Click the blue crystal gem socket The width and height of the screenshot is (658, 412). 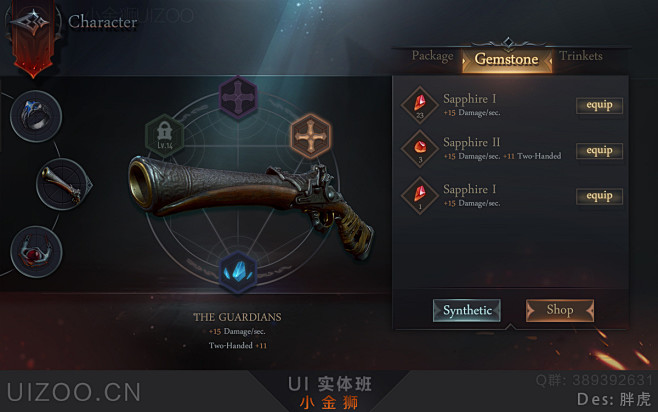238,272
